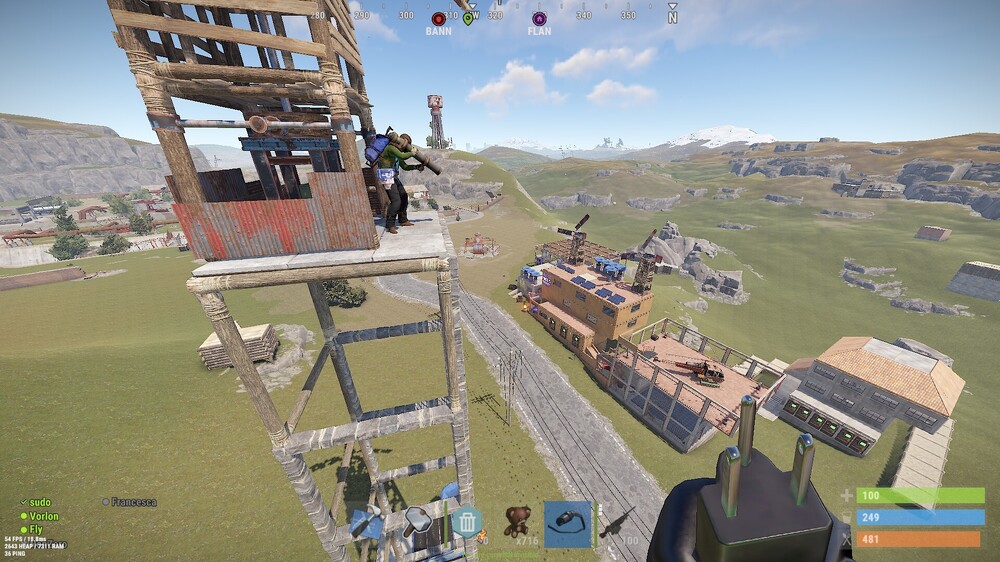Click the FLAN home compass marker

pos(539,19)
